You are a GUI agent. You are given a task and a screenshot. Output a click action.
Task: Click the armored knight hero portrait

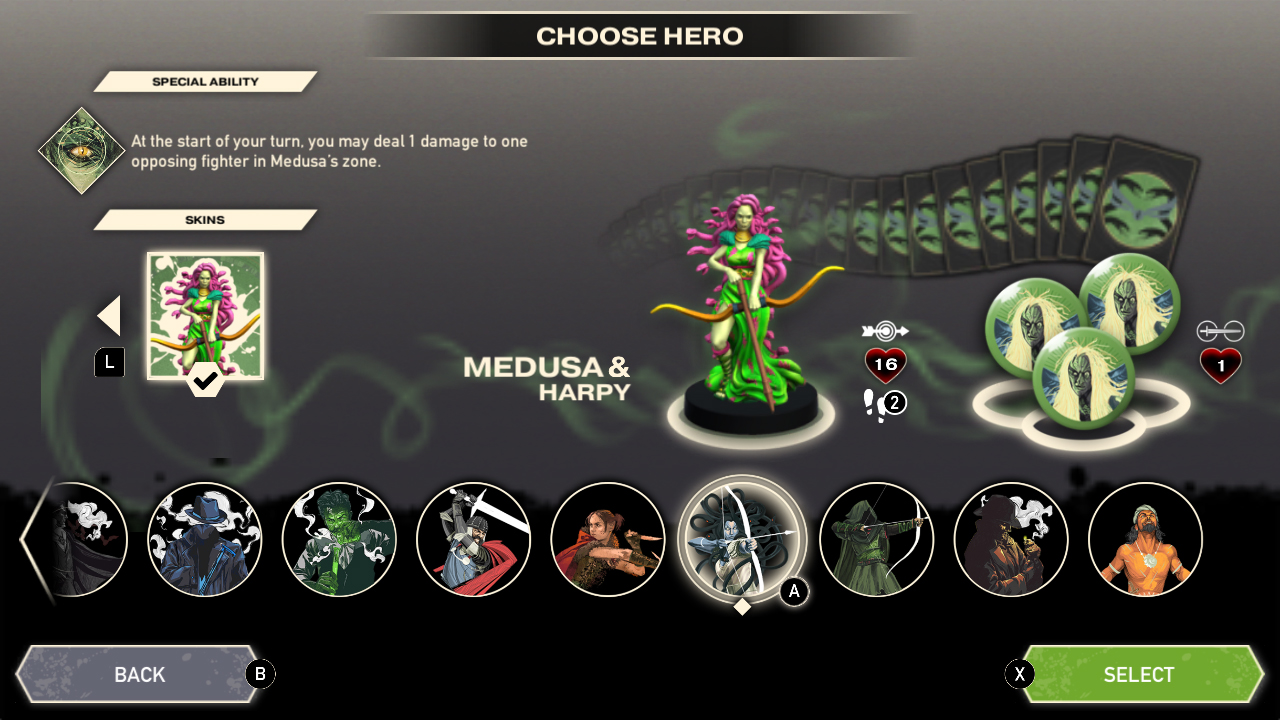coord(474,539)
